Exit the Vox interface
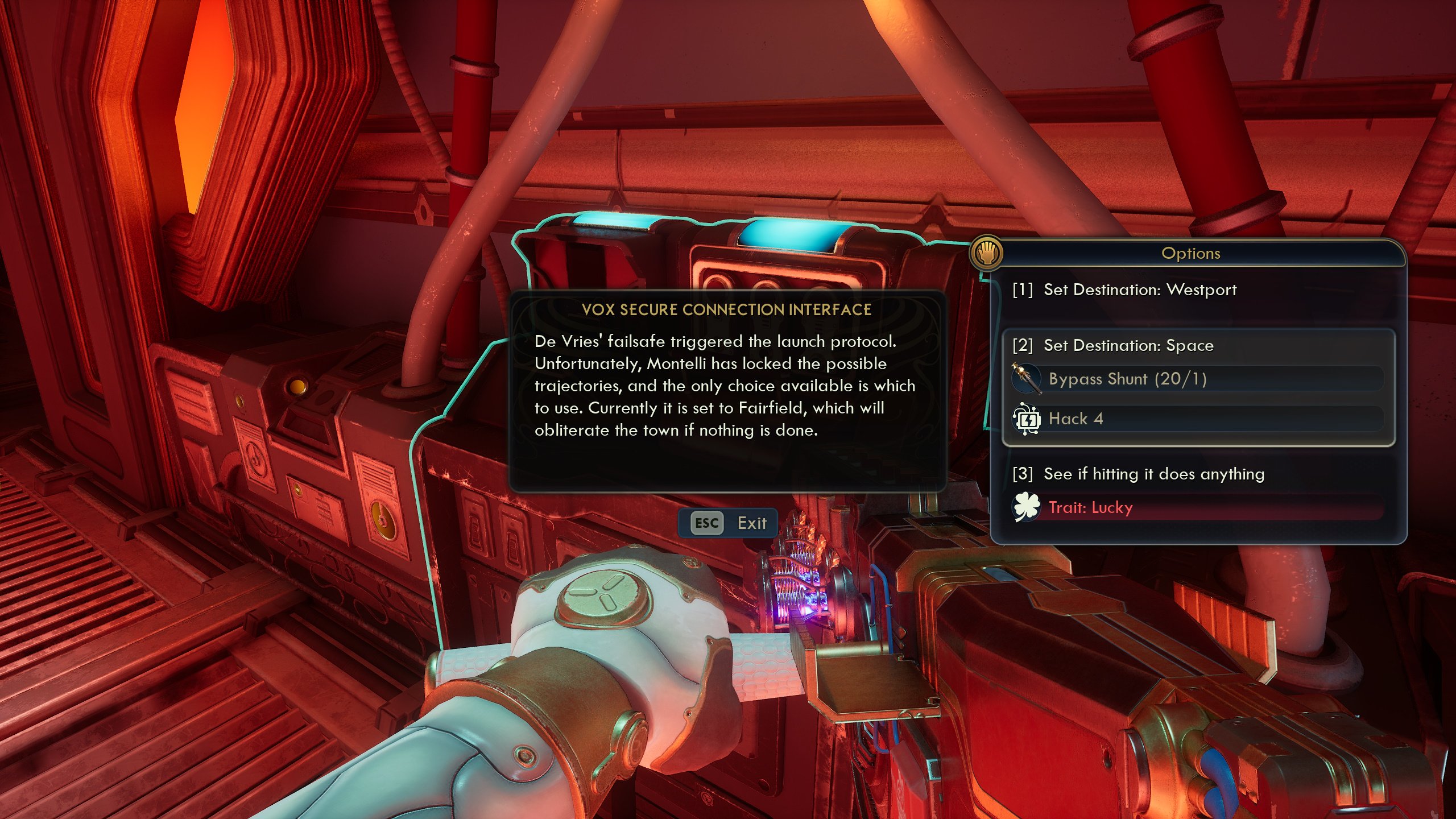The image size is (1456, 819). coord(729,523)
